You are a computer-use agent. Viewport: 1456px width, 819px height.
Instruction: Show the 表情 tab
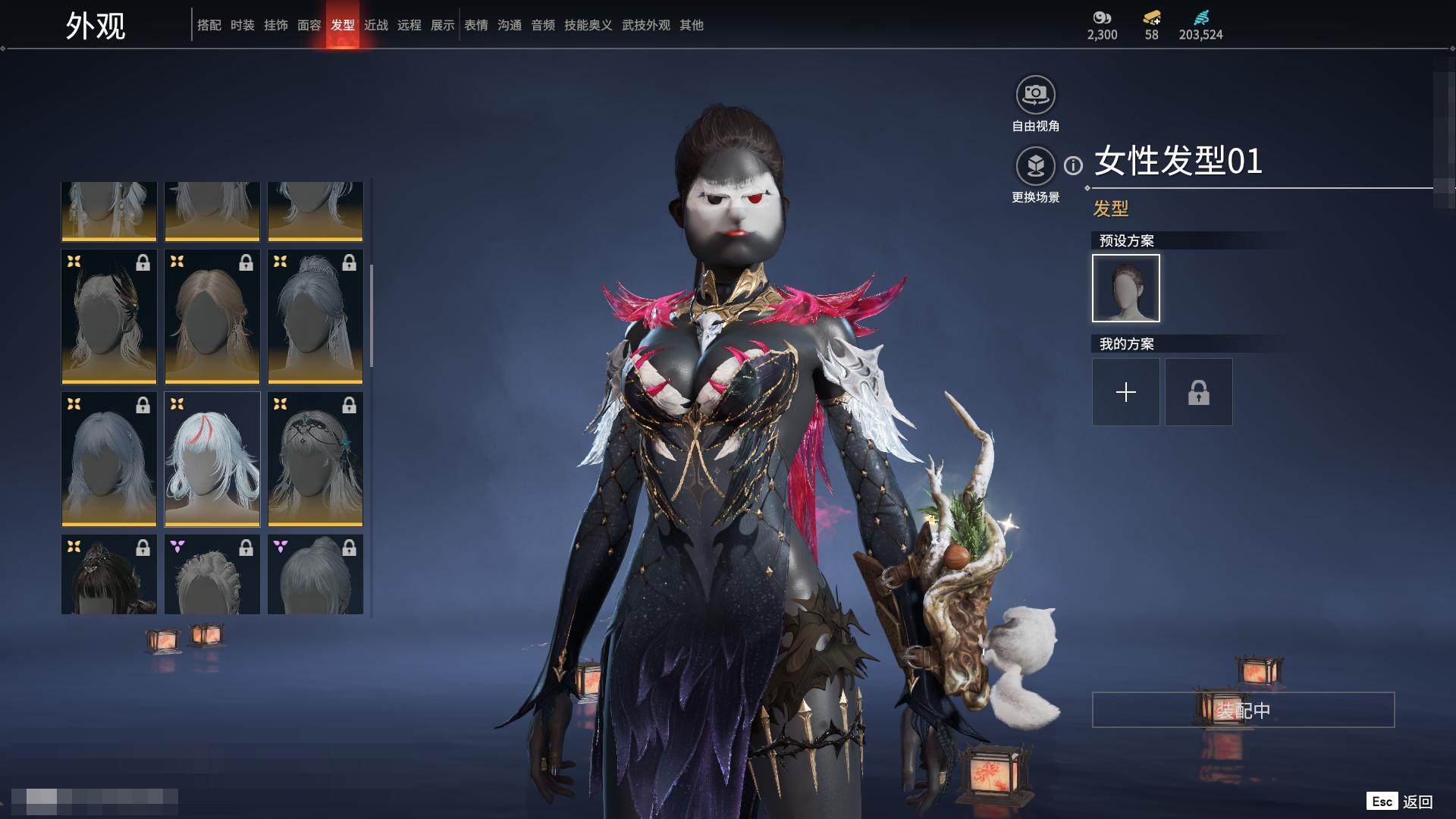coord(476,25)
